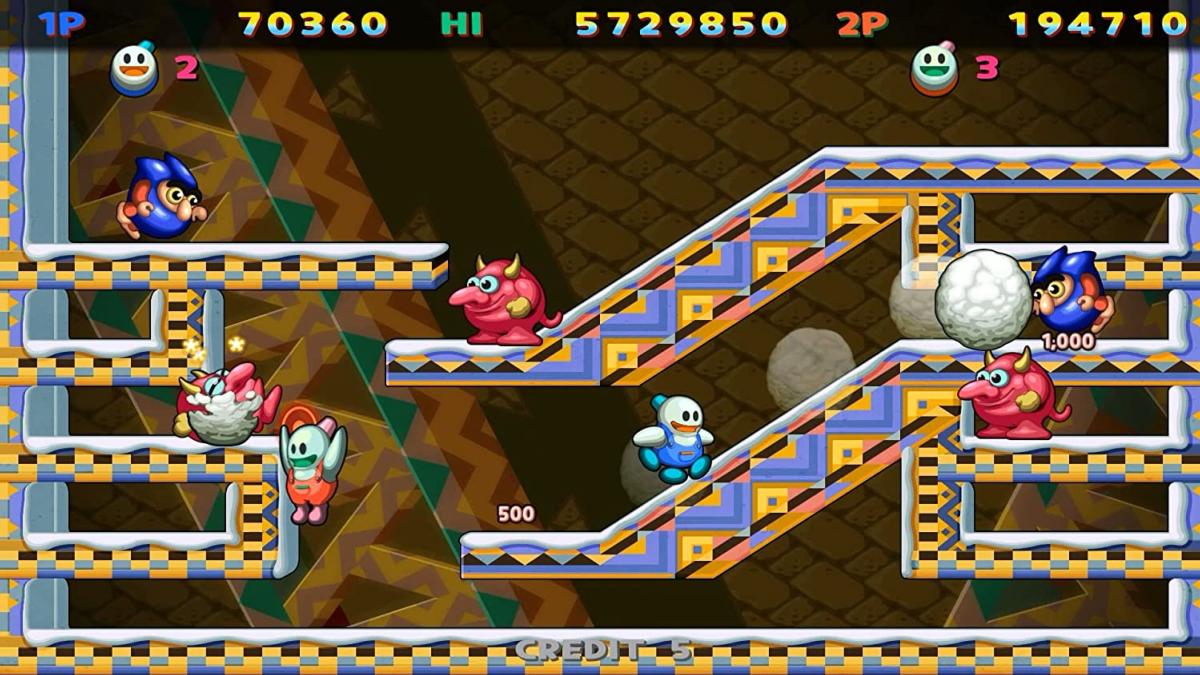1200x675 pixels.
Task: Click player two's green snowman lives icon
Action: pyautogui.click(x=935, y=68)
